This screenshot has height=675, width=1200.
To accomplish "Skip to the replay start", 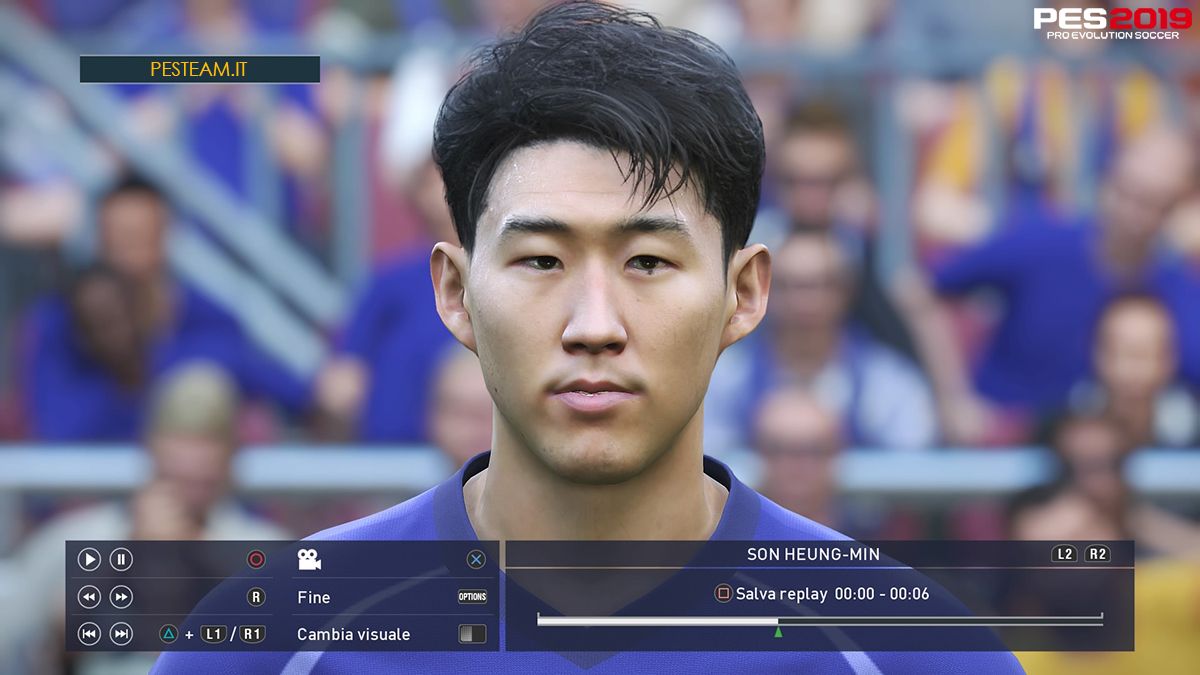I will [x=89, y=633].
